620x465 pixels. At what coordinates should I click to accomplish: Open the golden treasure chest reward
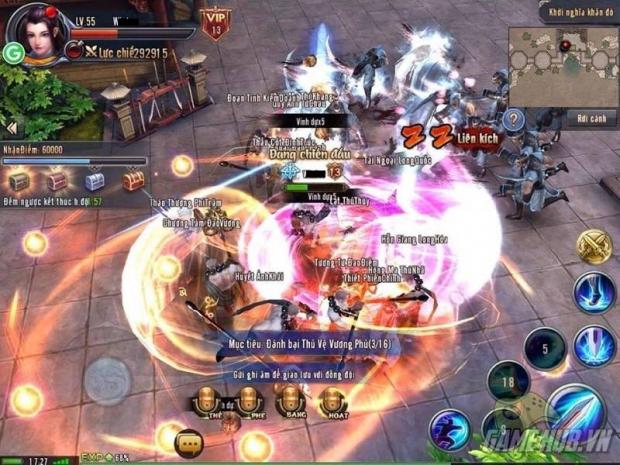[x=133, y=181]
